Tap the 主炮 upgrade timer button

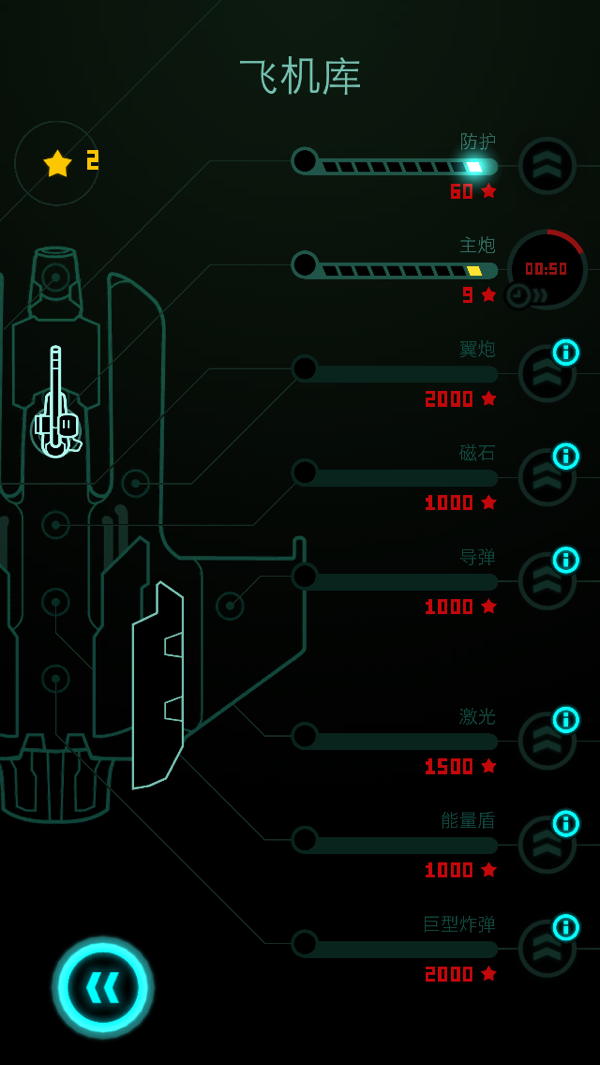point(549,266)
